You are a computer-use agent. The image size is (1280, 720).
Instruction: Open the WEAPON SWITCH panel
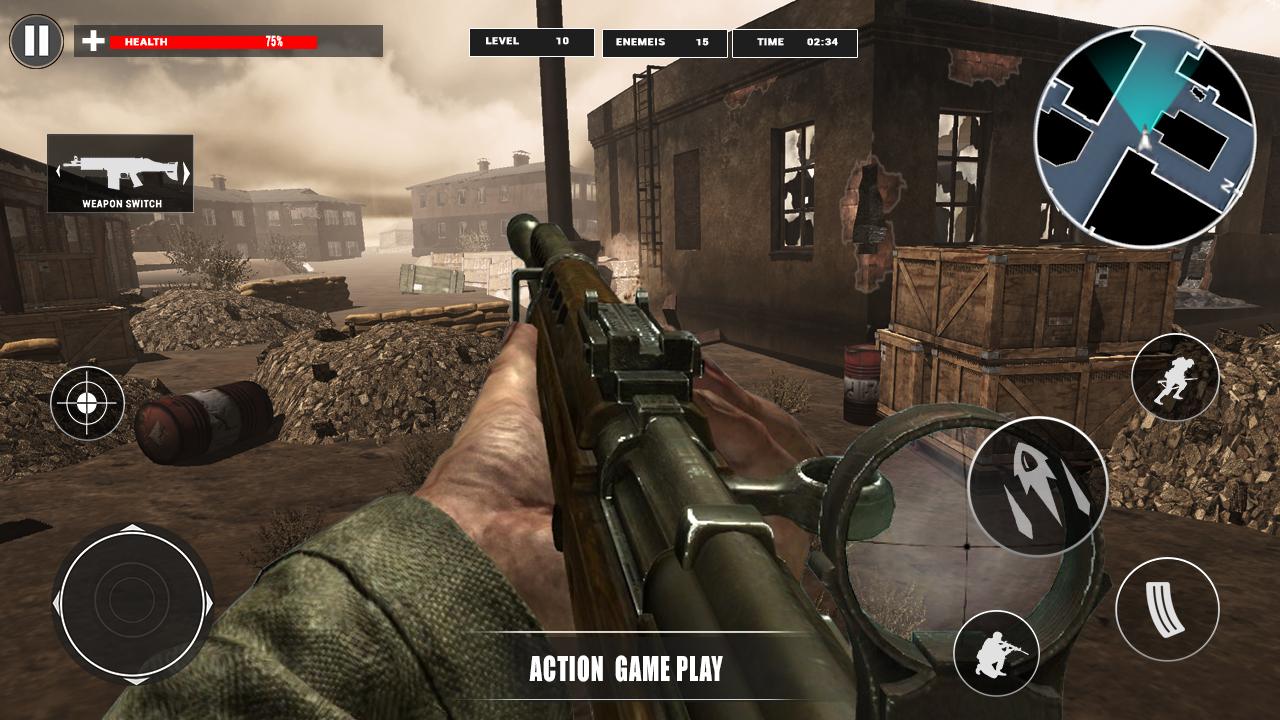(121, 172)
